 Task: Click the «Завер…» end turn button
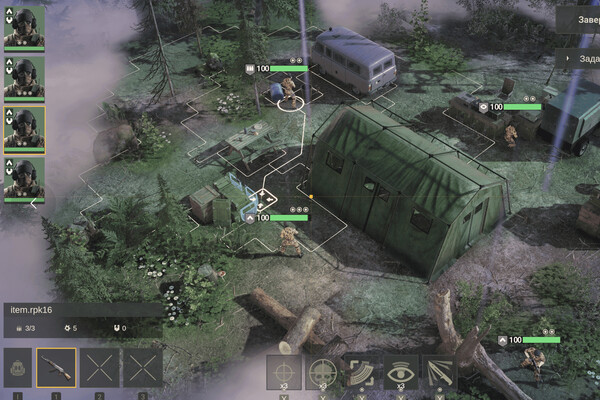click(580, 17)
